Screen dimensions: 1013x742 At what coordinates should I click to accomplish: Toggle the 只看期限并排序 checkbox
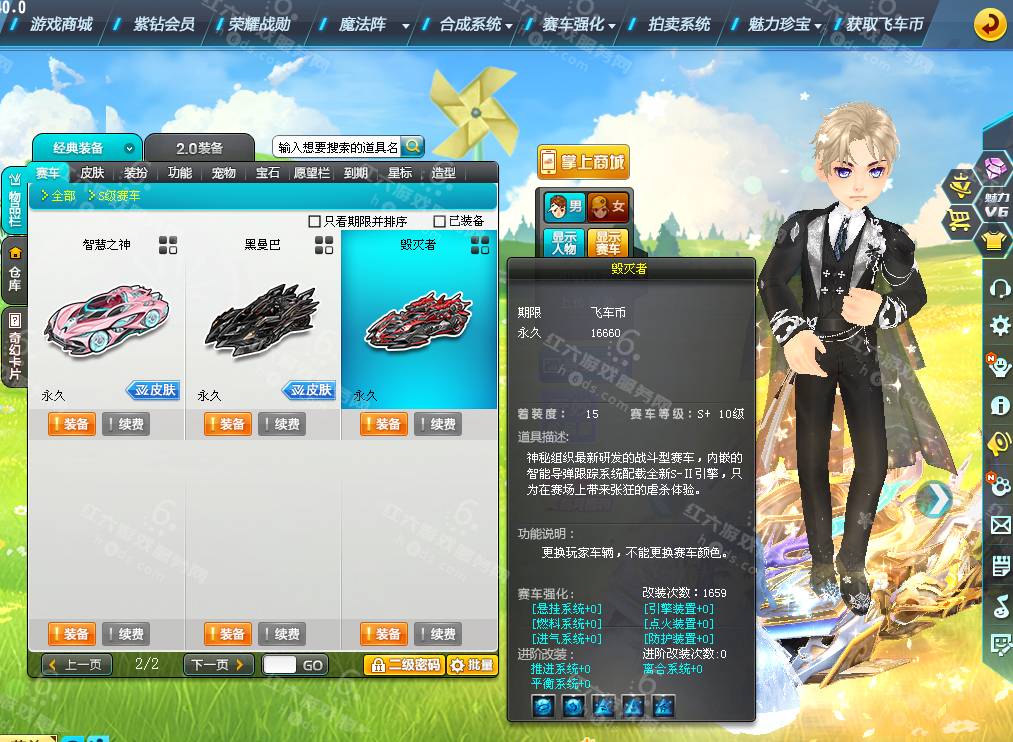[315, 221]
